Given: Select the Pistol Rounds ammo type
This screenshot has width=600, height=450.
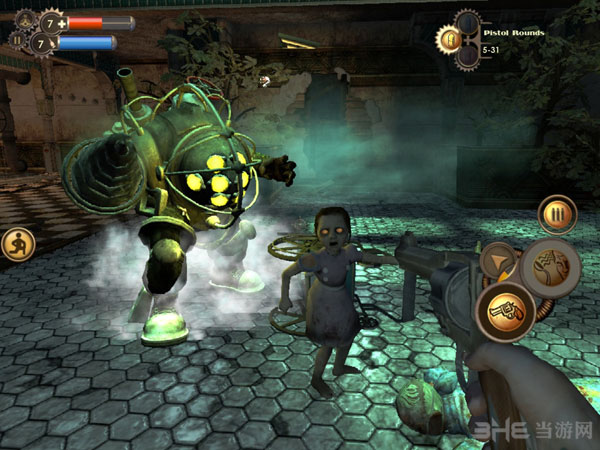Looking at the screenshot, I should pos(452,39).
